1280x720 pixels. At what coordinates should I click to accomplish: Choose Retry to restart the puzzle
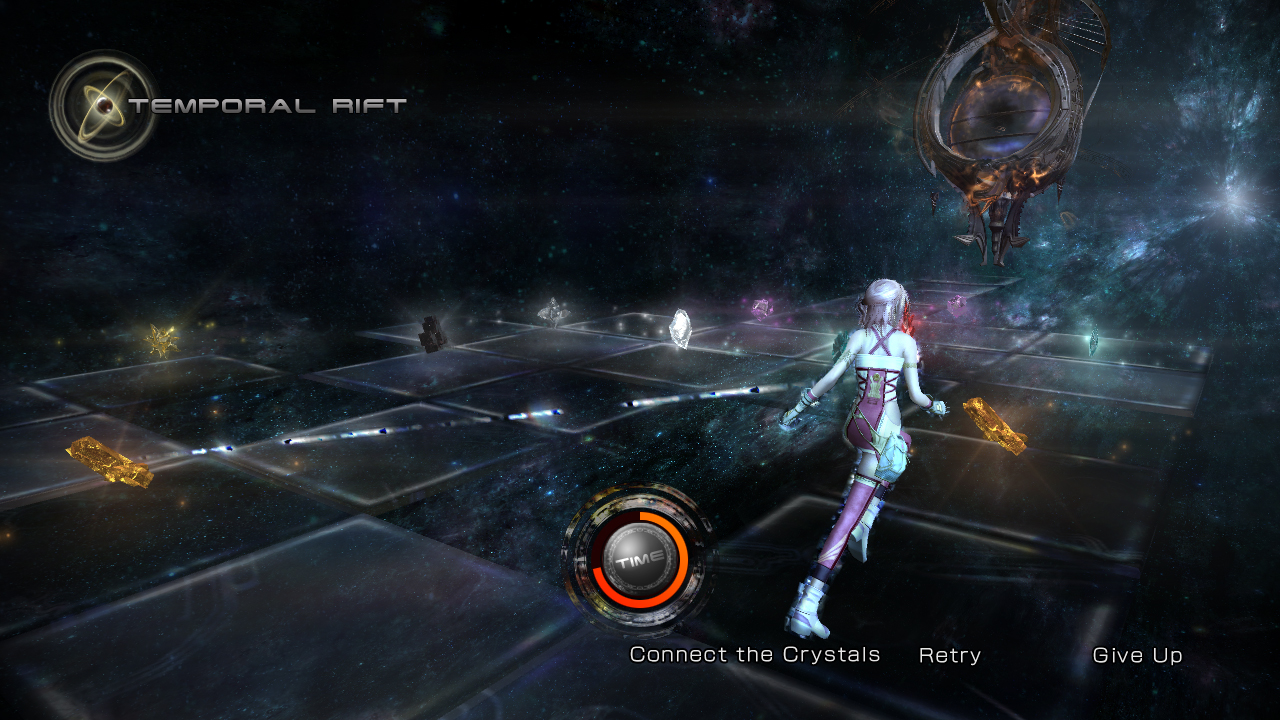coord(949,656)
